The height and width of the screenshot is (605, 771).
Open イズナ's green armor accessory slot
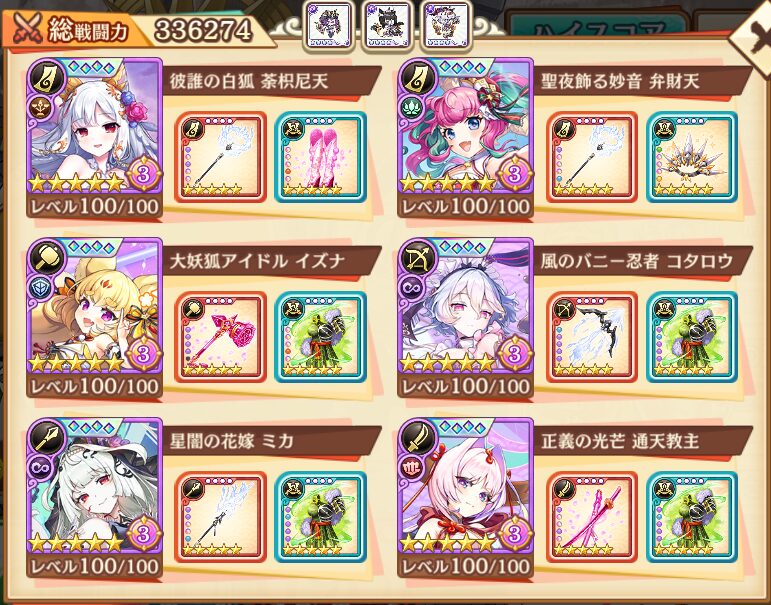(x=320, y=336)
